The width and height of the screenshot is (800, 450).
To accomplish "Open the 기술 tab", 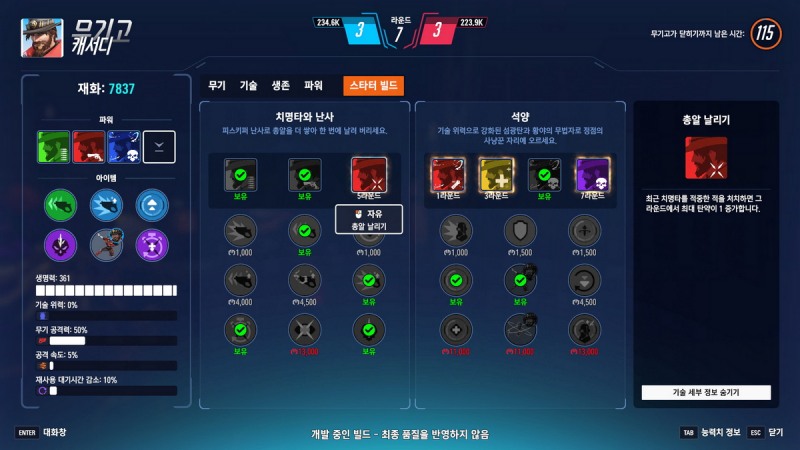I will pyautogui.click(x=248, y=86).
